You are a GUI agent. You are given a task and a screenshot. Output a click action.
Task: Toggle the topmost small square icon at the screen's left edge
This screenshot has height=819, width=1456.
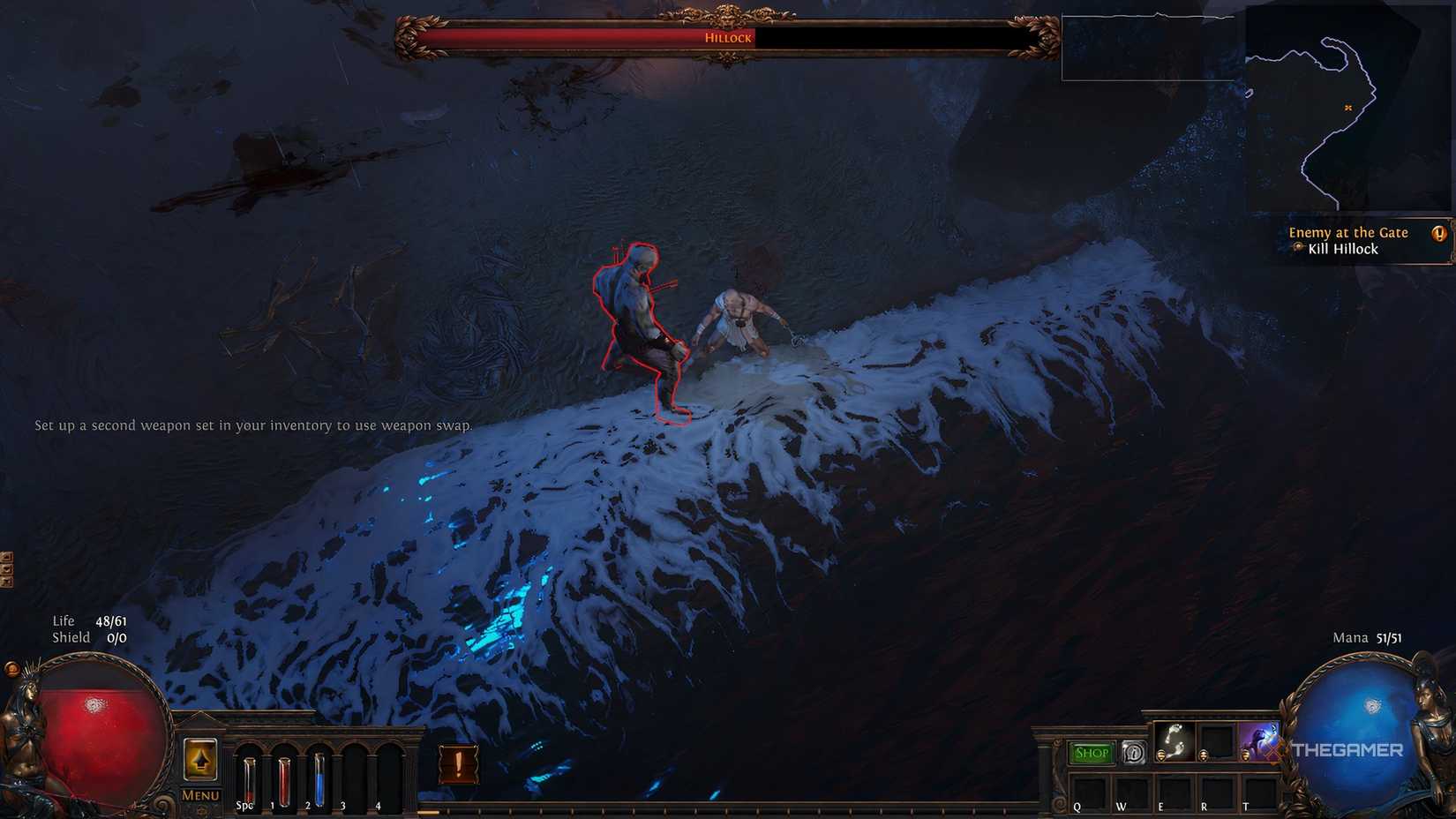(6, 557)
